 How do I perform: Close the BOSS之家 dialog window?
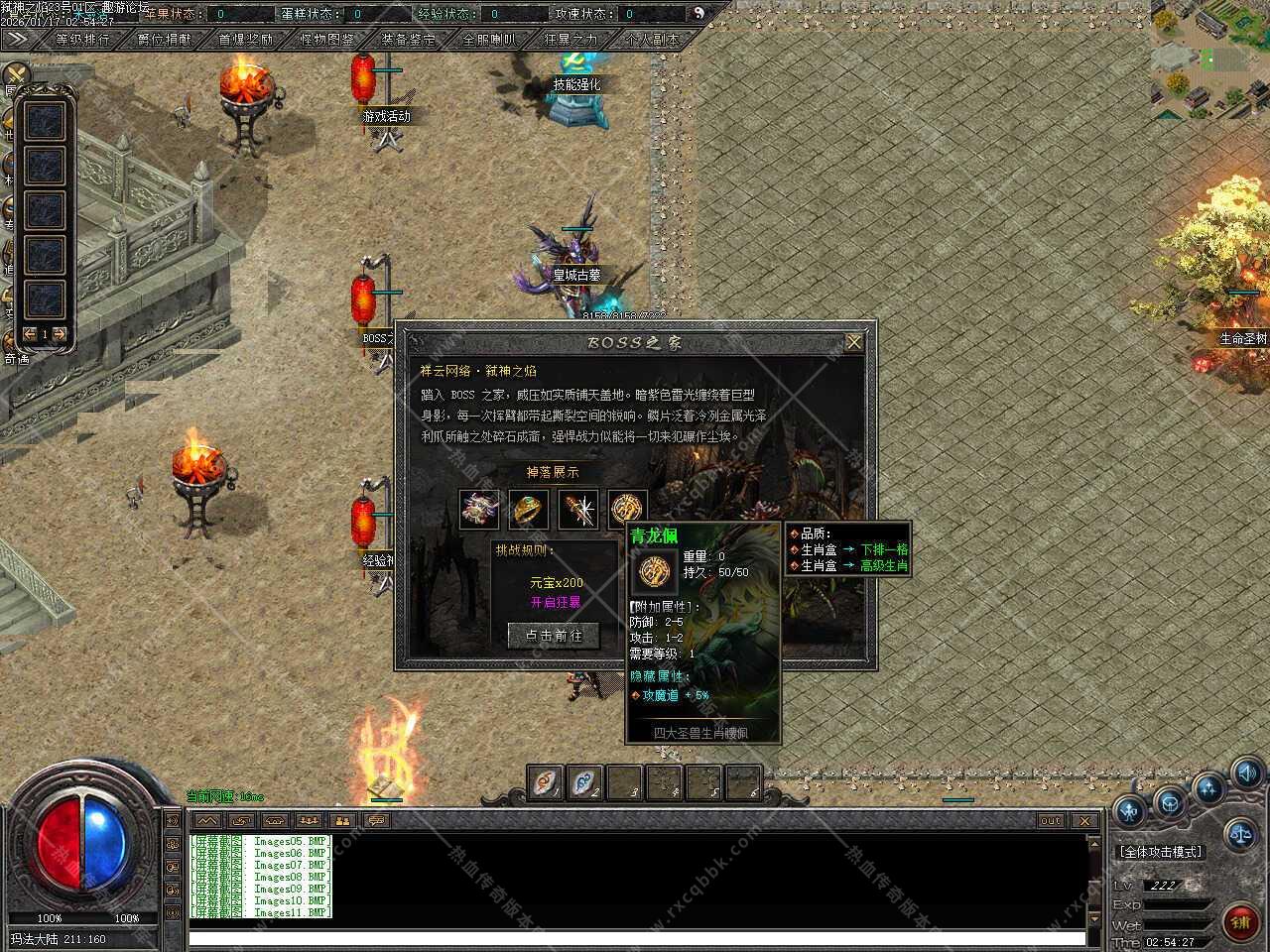[x=853, y=342]
